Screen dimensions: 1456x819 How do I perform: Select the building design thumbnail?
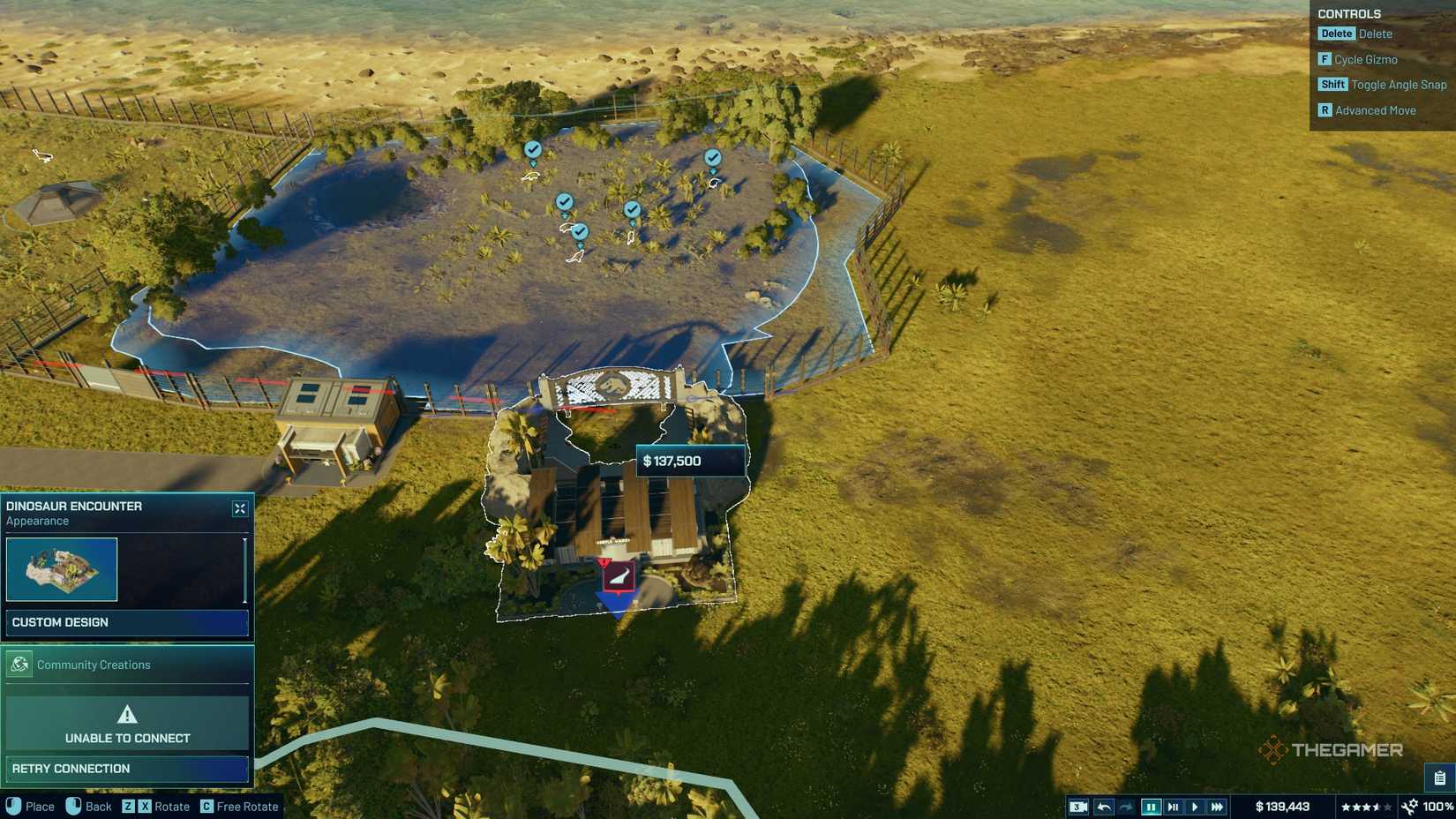(62, 569)
